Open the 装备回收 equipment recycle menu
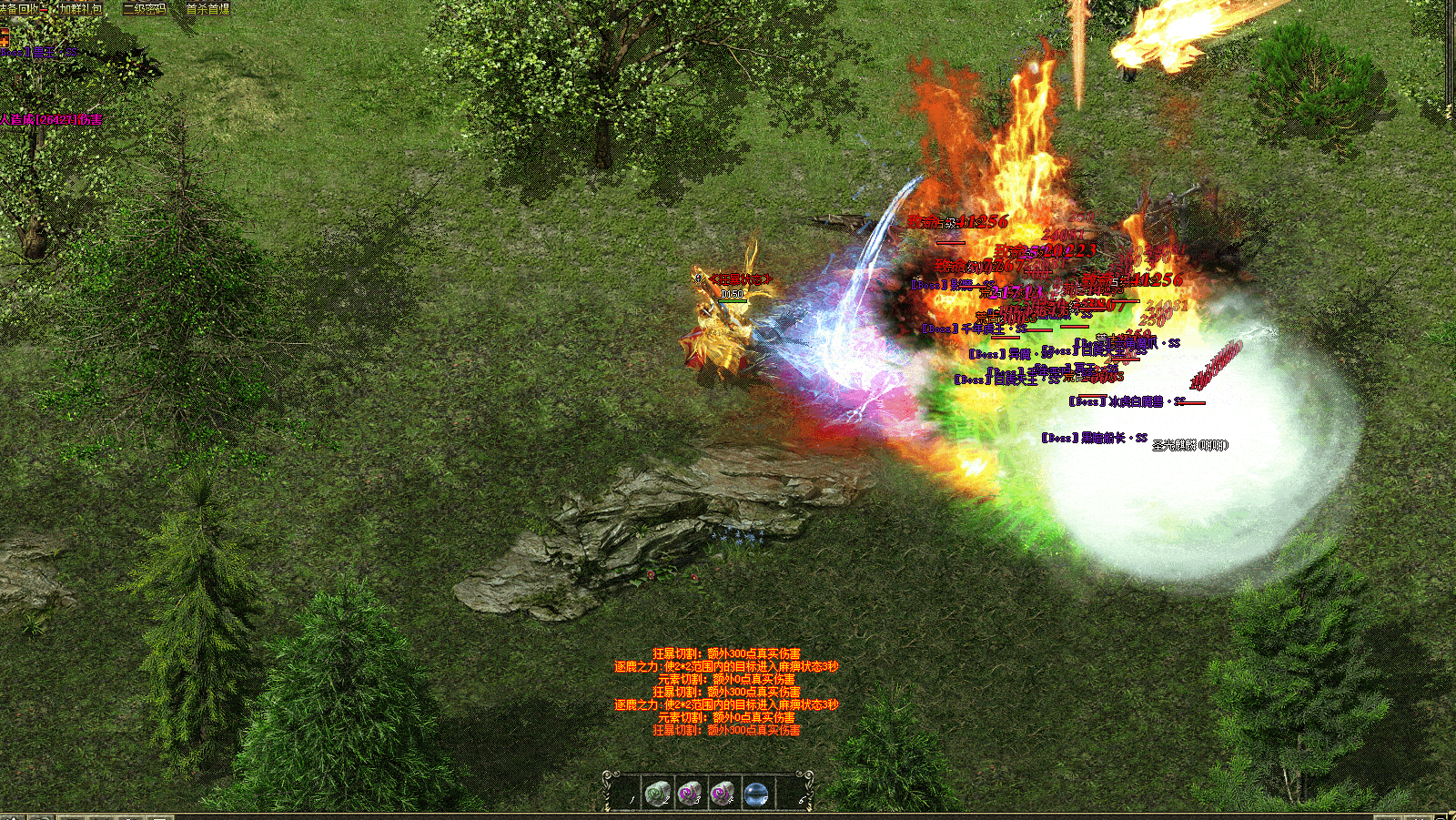The height and width of the screenshot is (820, 1456). point(20,8)
